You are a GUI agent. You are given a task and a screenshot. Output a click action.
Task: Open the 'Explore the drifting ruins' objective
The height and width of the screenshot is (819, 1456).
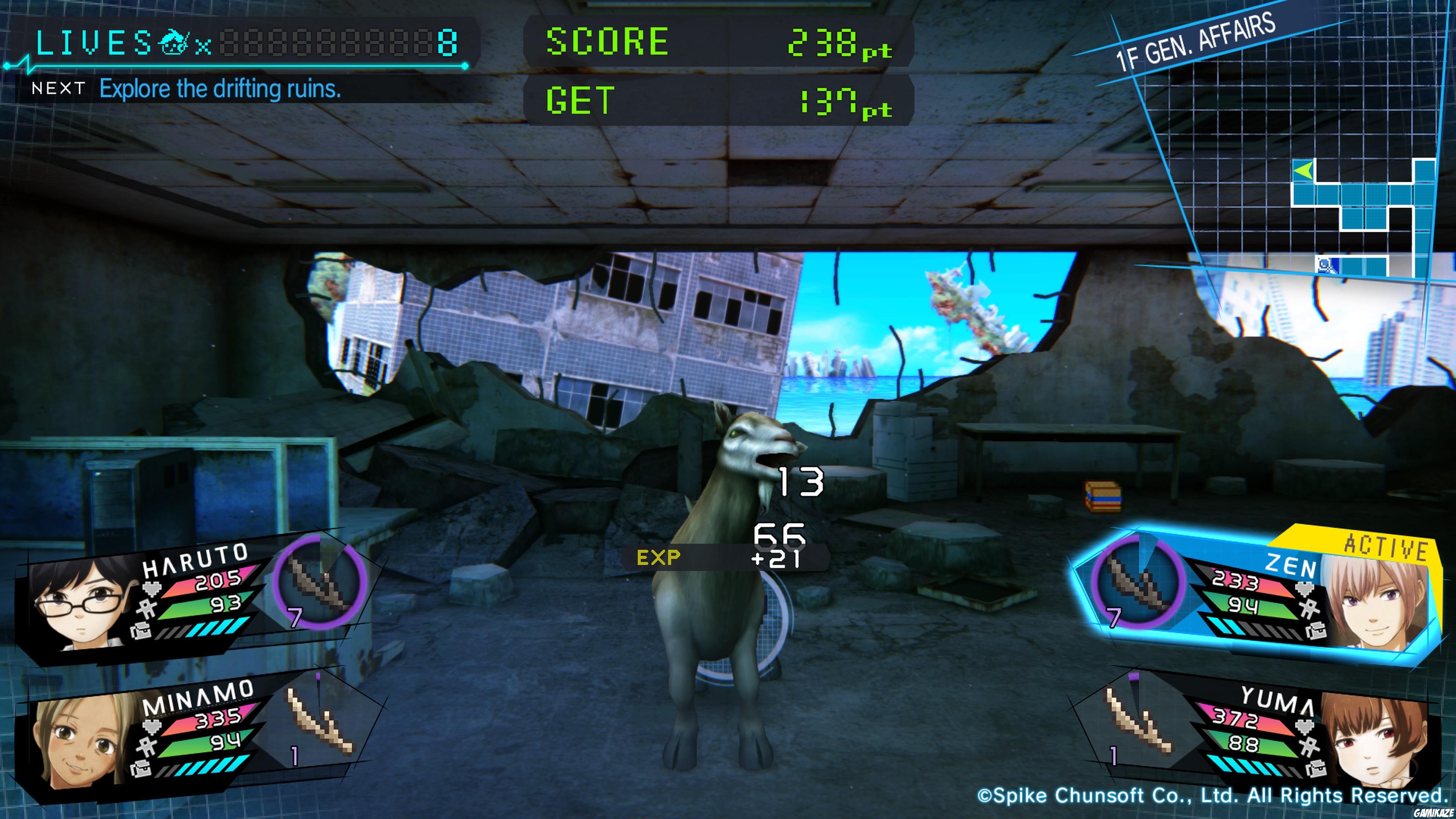pyautogui.click(x=220, y=89)
